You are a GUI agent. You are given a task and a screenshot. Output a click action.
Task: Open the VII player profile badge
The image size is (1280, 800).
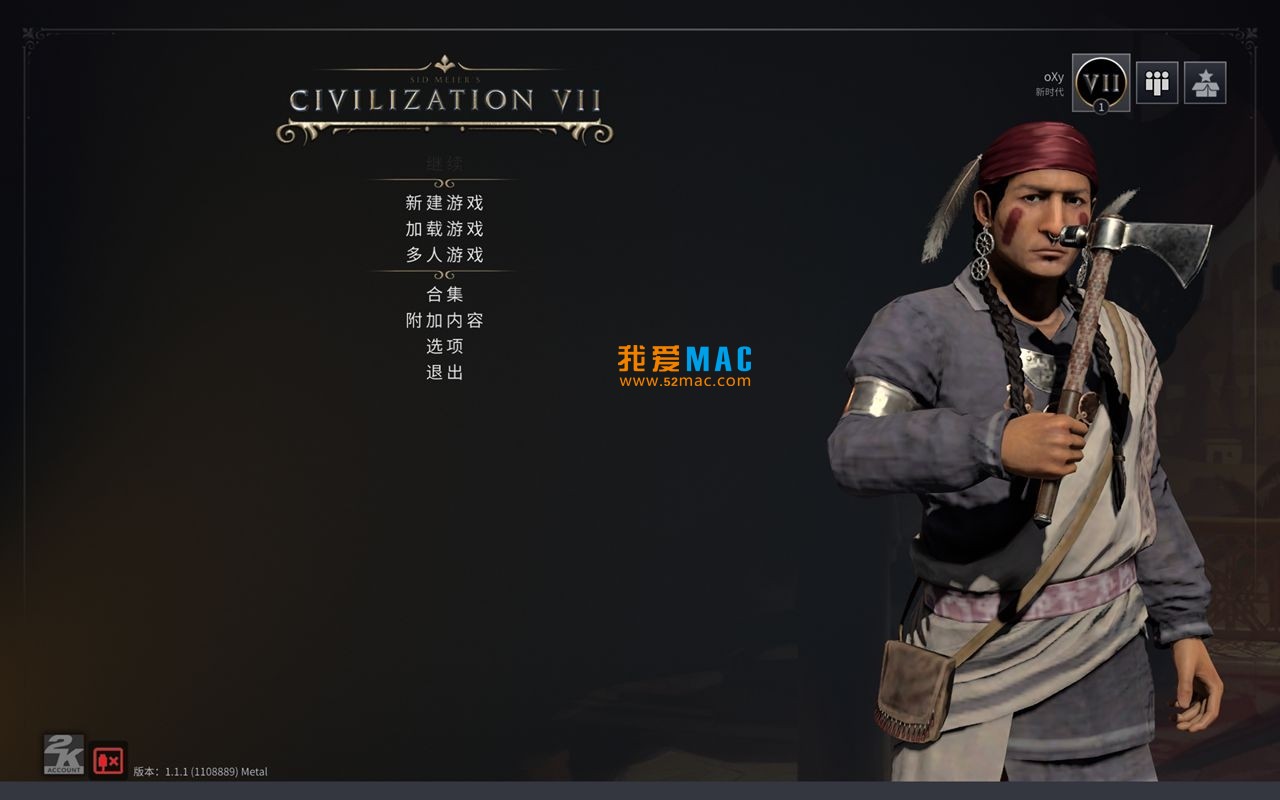(x=1101, y=83)
